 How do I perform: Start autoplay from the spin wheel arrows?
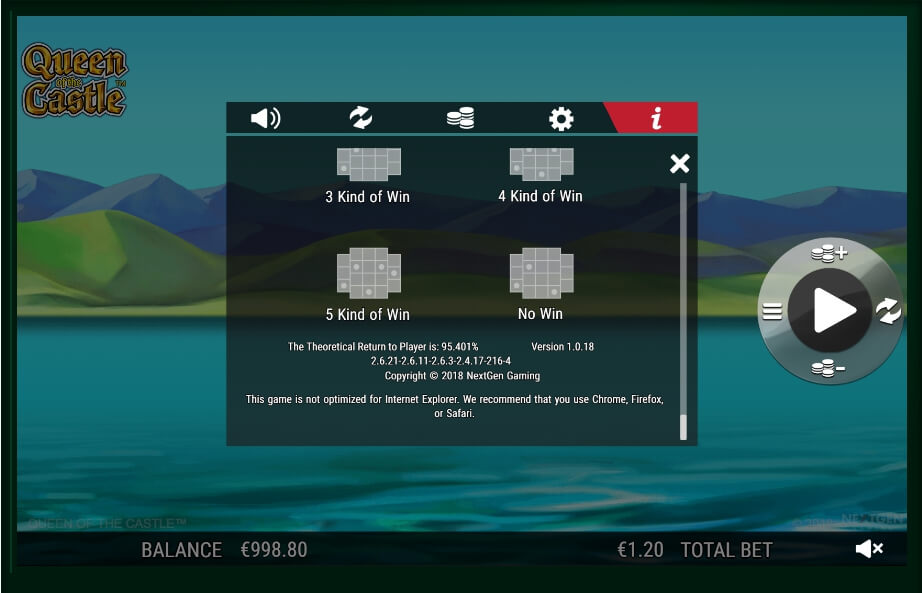[x=888, y=311]
